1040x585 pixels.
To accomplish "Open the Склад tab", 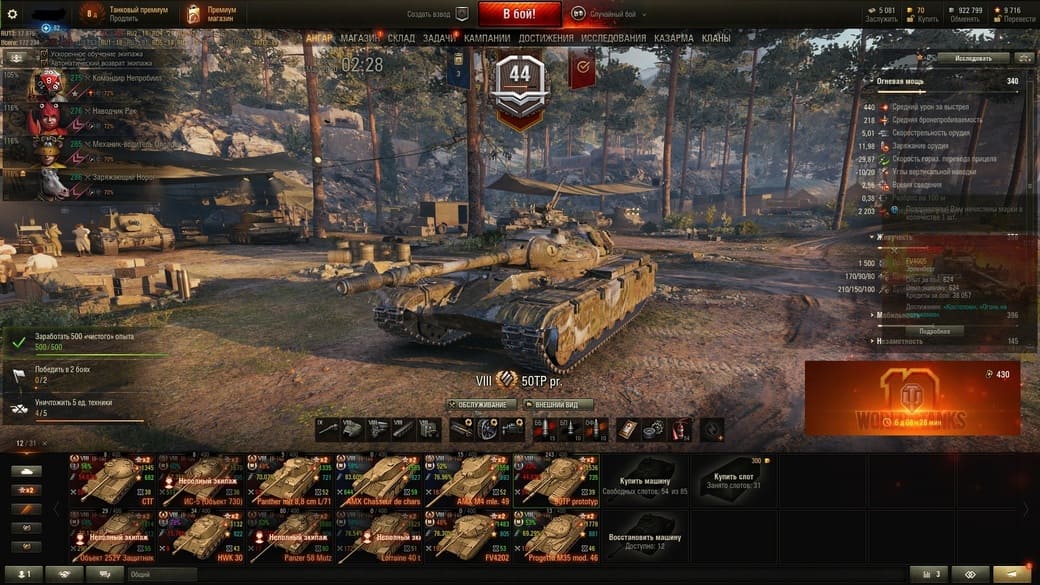I will (401, 38).
